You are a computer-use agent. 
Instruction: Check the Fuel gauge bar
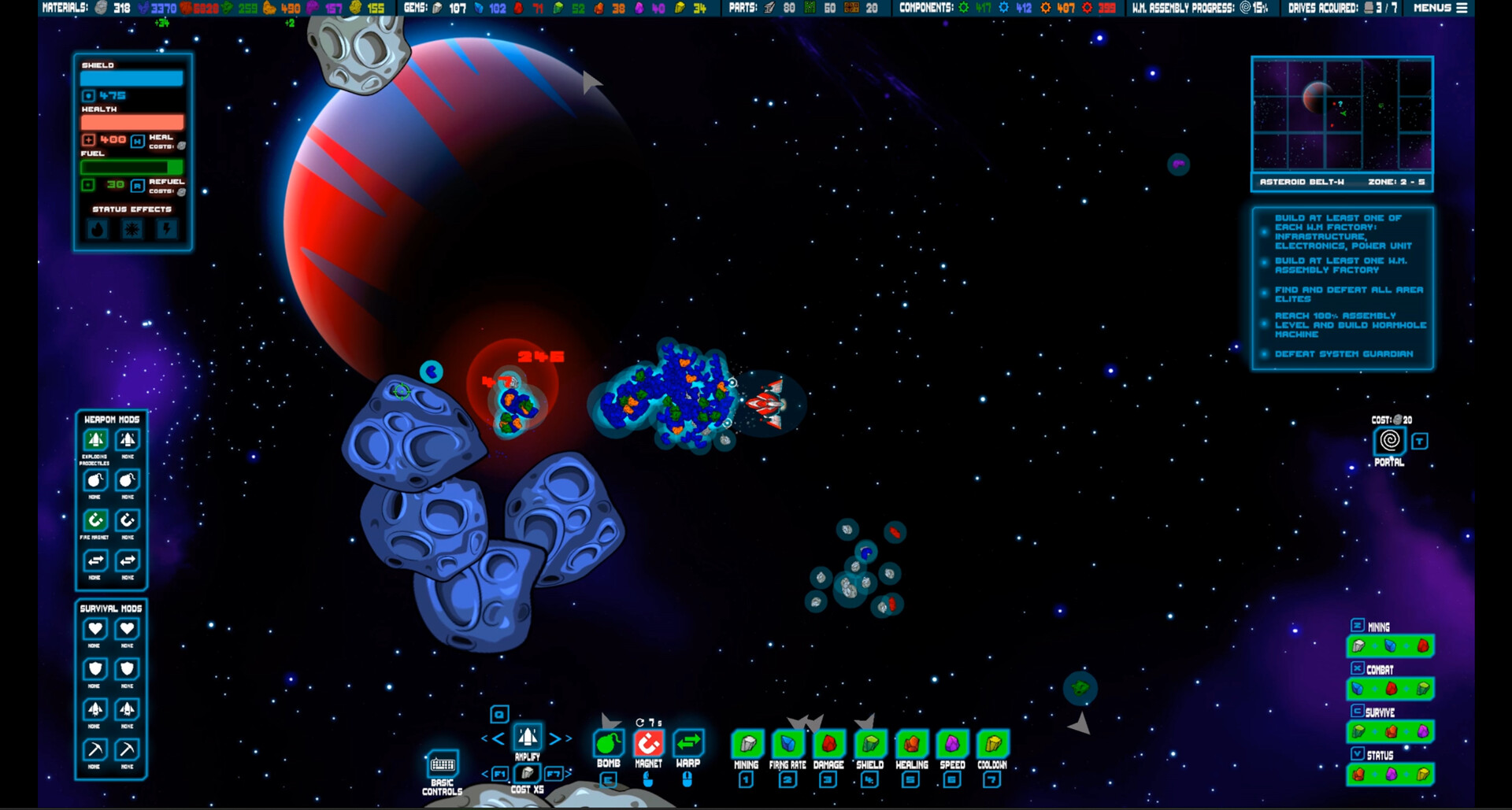pos(131,167)
